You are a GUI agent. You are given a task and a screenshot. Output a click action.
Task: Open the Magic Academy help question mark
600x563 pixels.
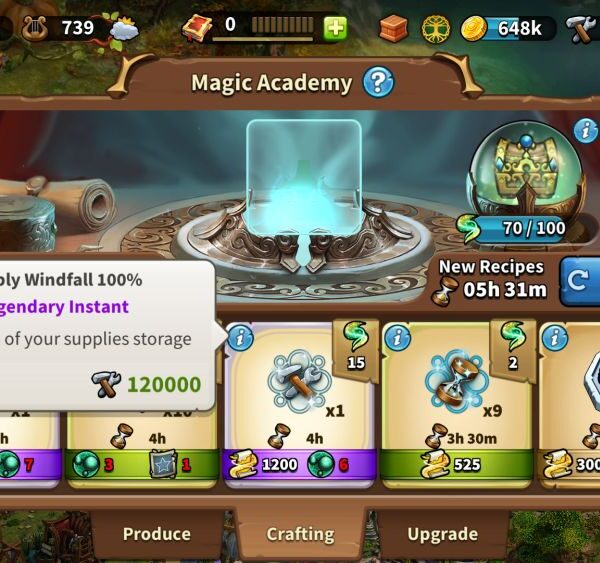coord(378,82)
